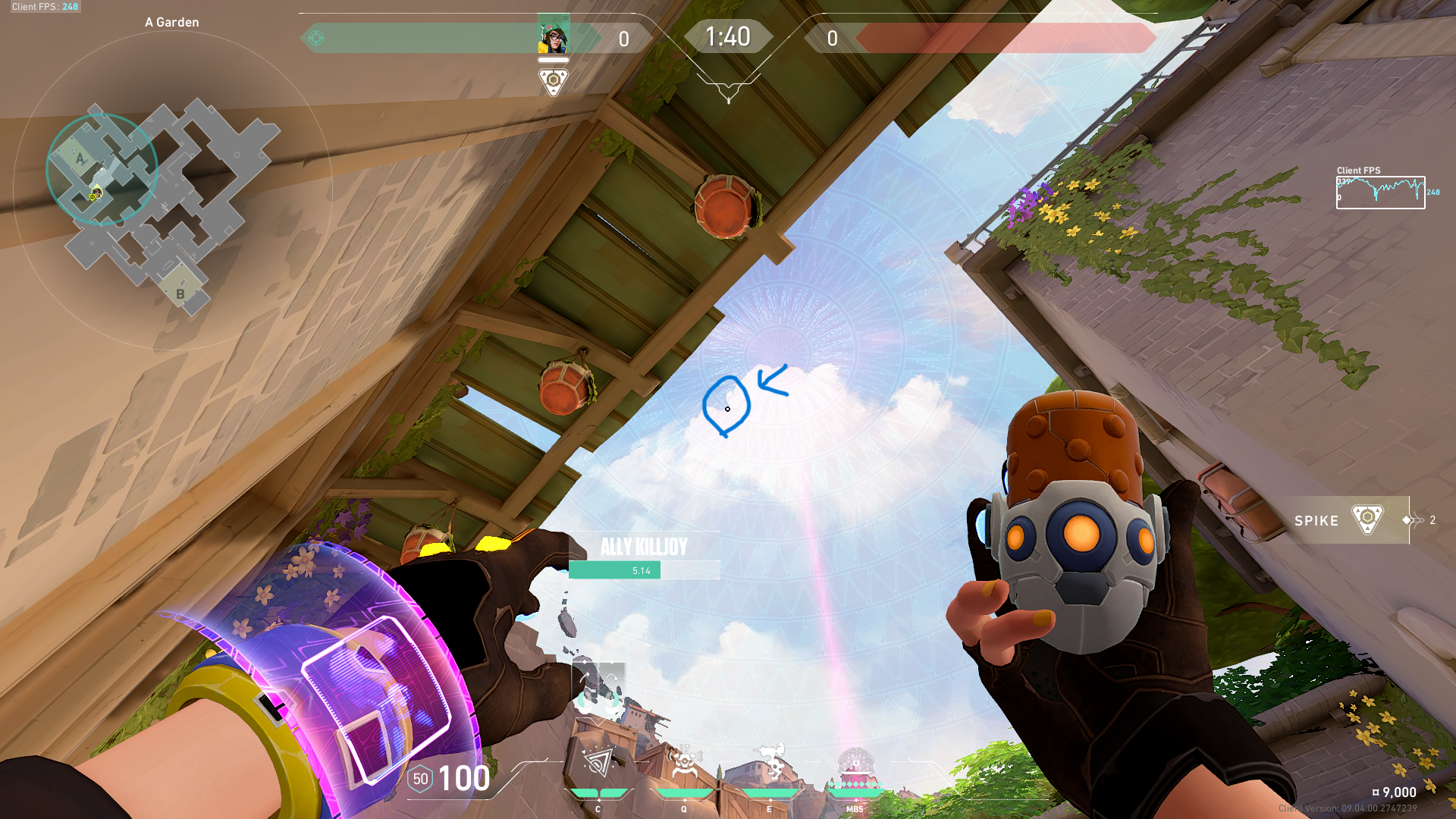
Task: Click the Client FPS graph panel on the right
Action: click(x=1380, y=191)
